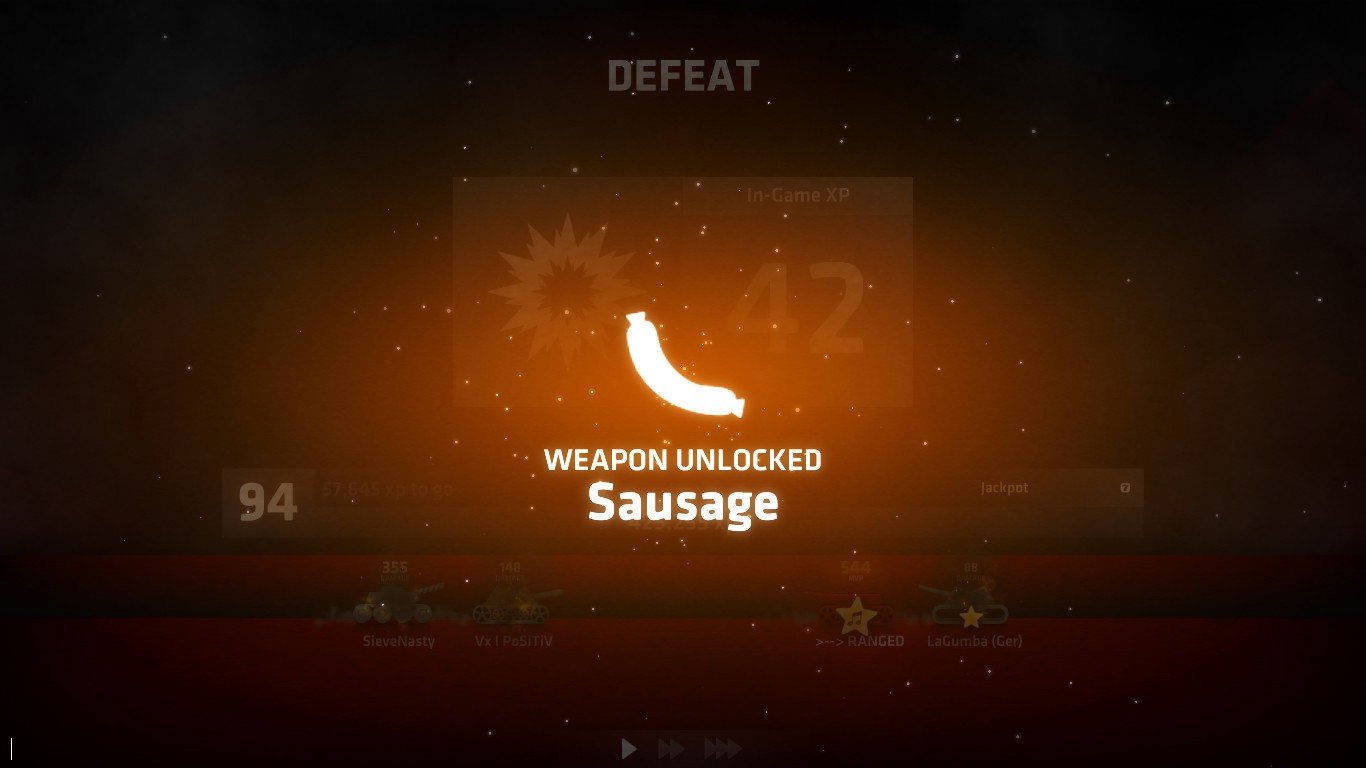Click the Jackpot panel label
The width and height of the screenshot is (1366, 768).
[x=1002, y=488]
